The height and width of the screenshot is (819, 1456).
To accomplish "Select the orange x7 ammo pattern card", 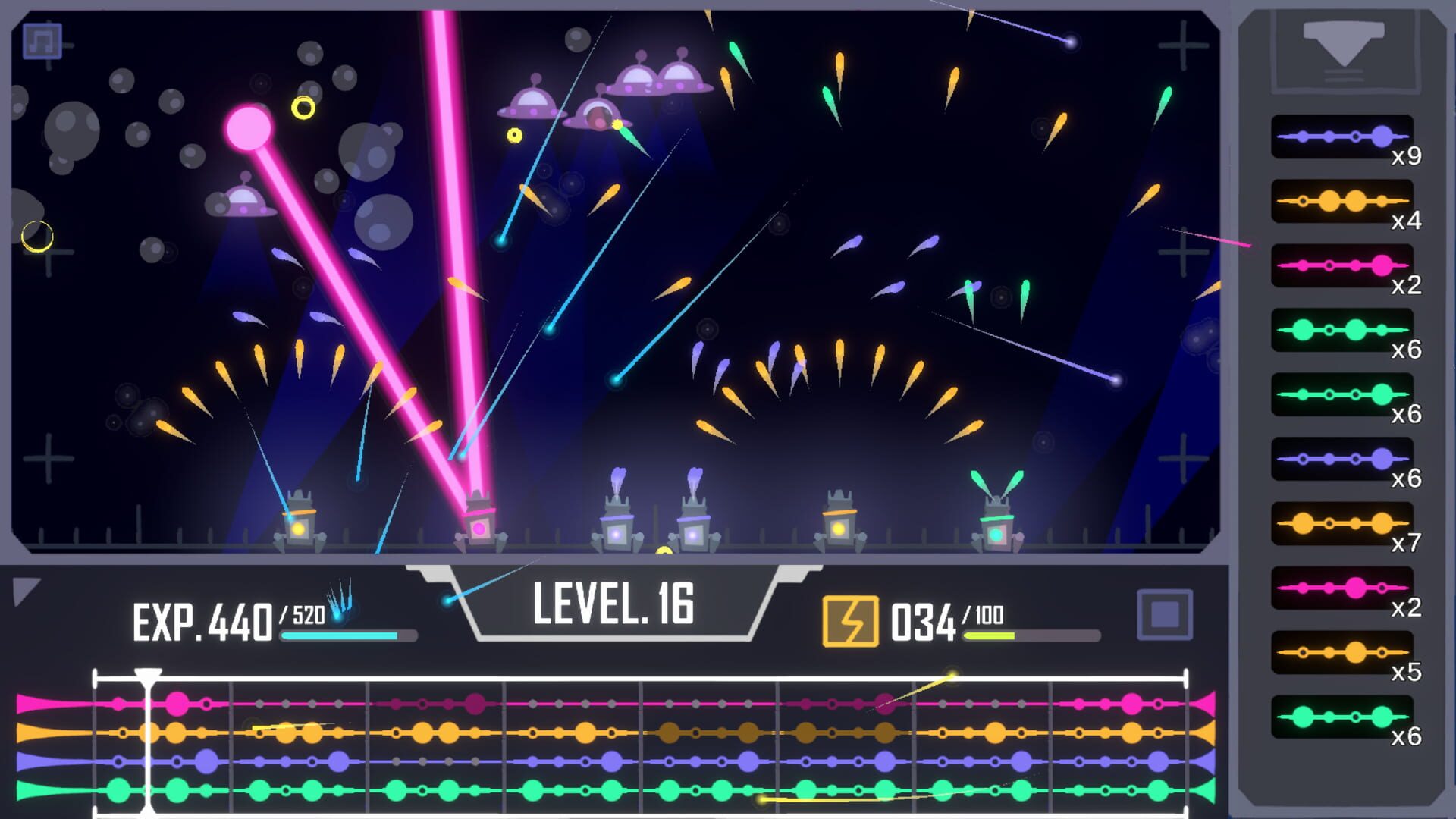I will (x=1343, y=522).
